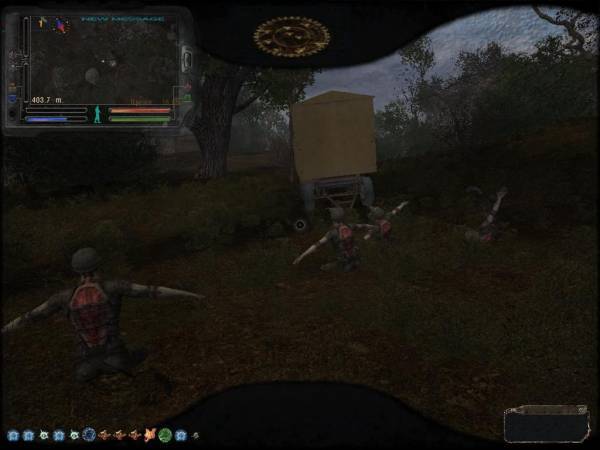
Task: Select the green orb status icon
Action: point(165,435)
